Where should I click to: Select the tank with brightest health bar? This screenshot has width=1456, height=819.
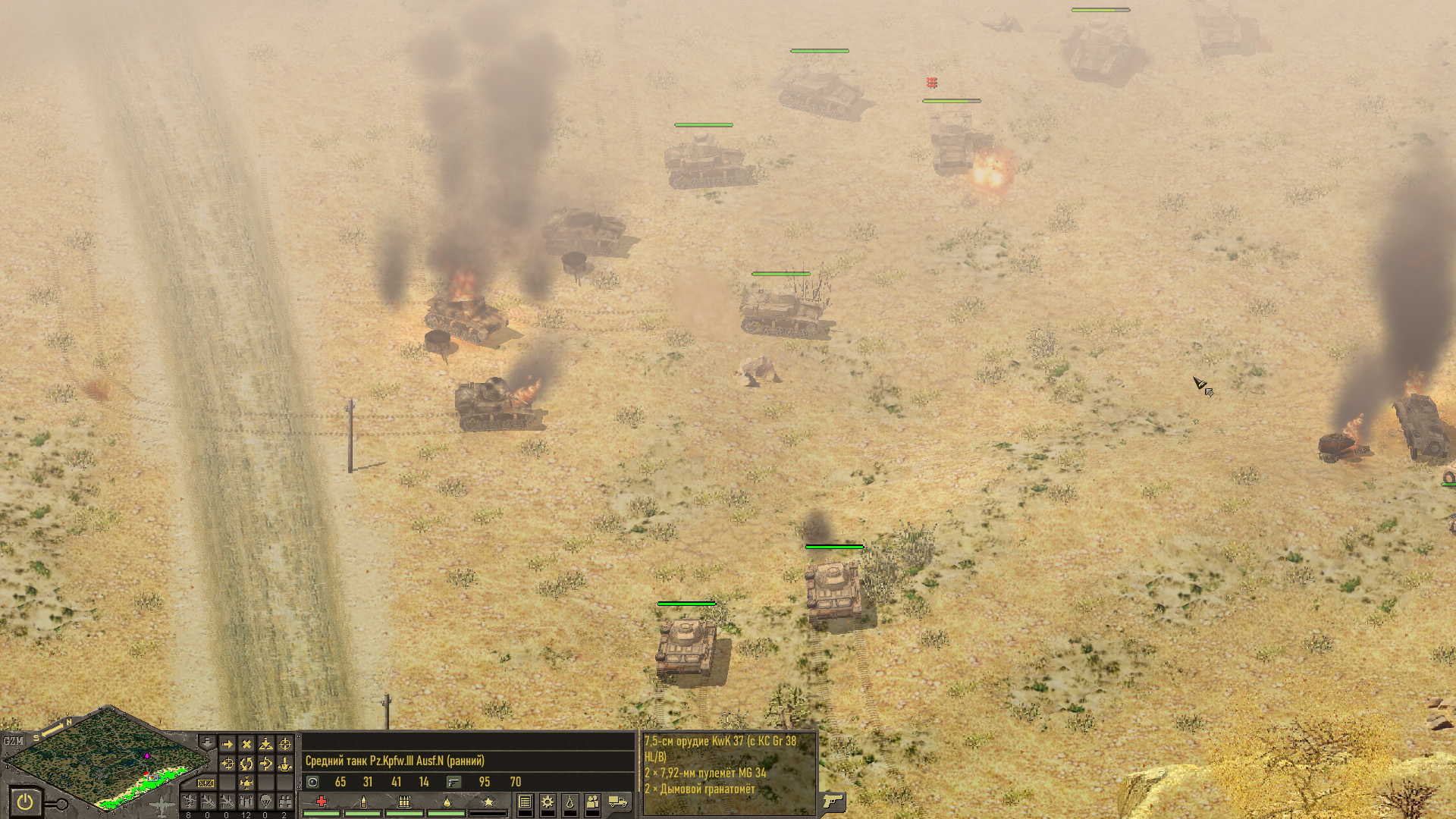(x=833, y=591)
